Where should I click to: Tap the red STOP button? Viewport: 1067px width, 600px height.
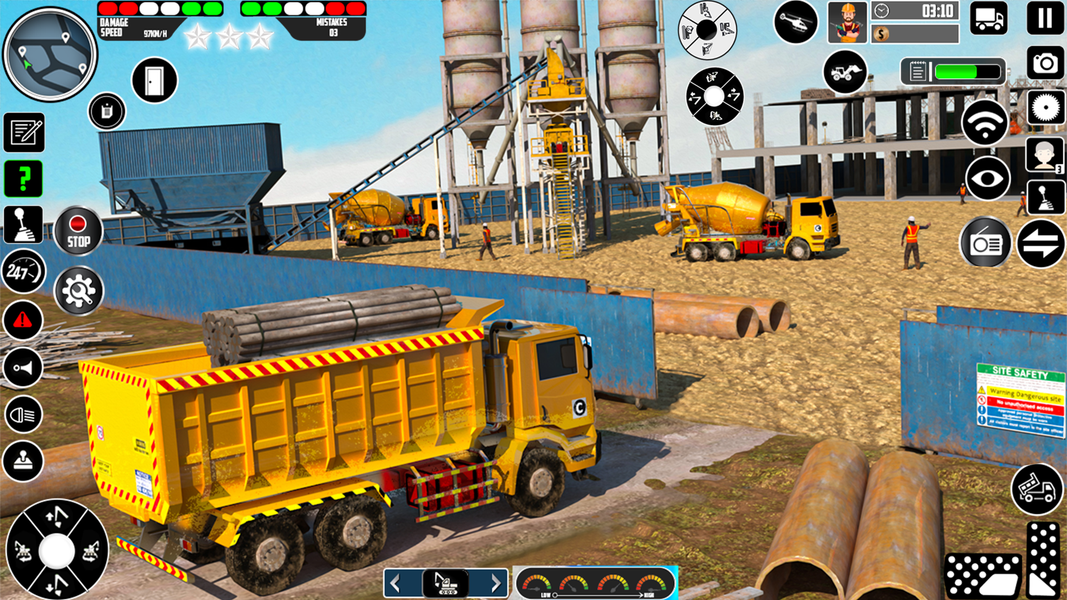click(78, 231)
